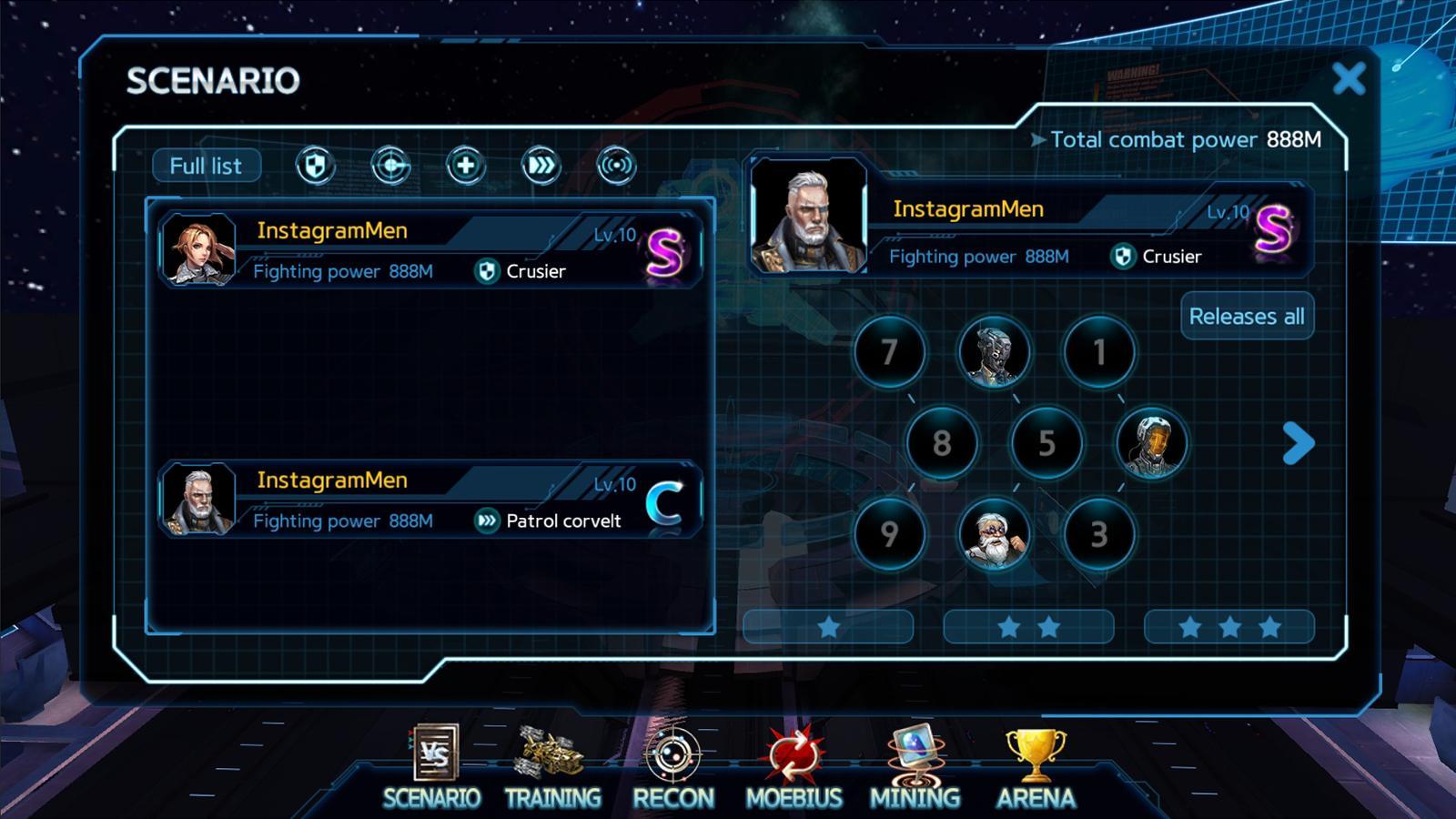Screen dimensions: 1456x819
Task: Select the one-star difficulty button
Action: 828,627
